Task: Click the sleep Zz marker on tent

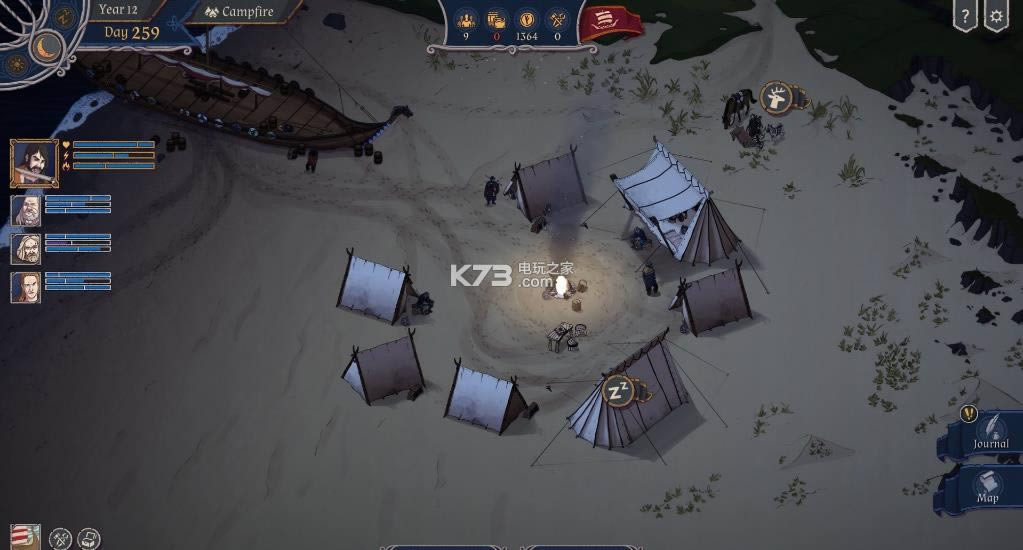Action: click(617, 389)
